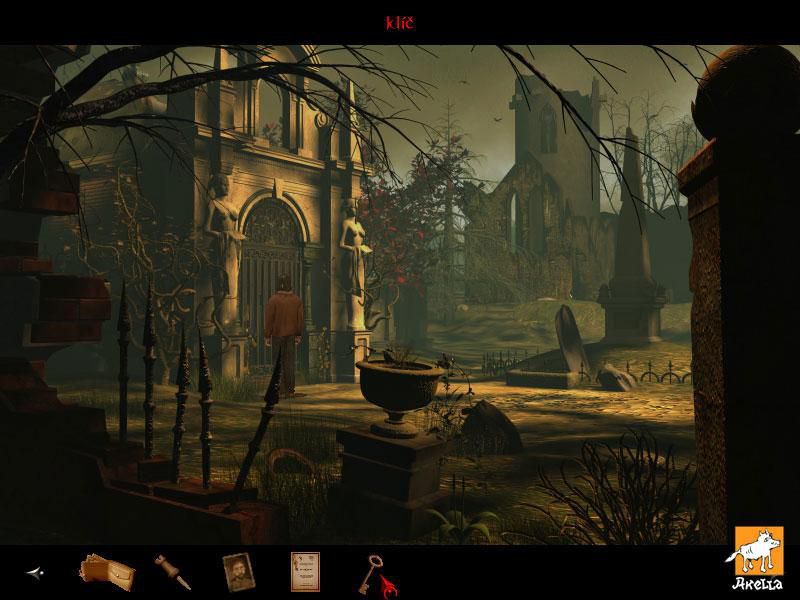Choose the old portrait photograph item

tap(237, 572)
